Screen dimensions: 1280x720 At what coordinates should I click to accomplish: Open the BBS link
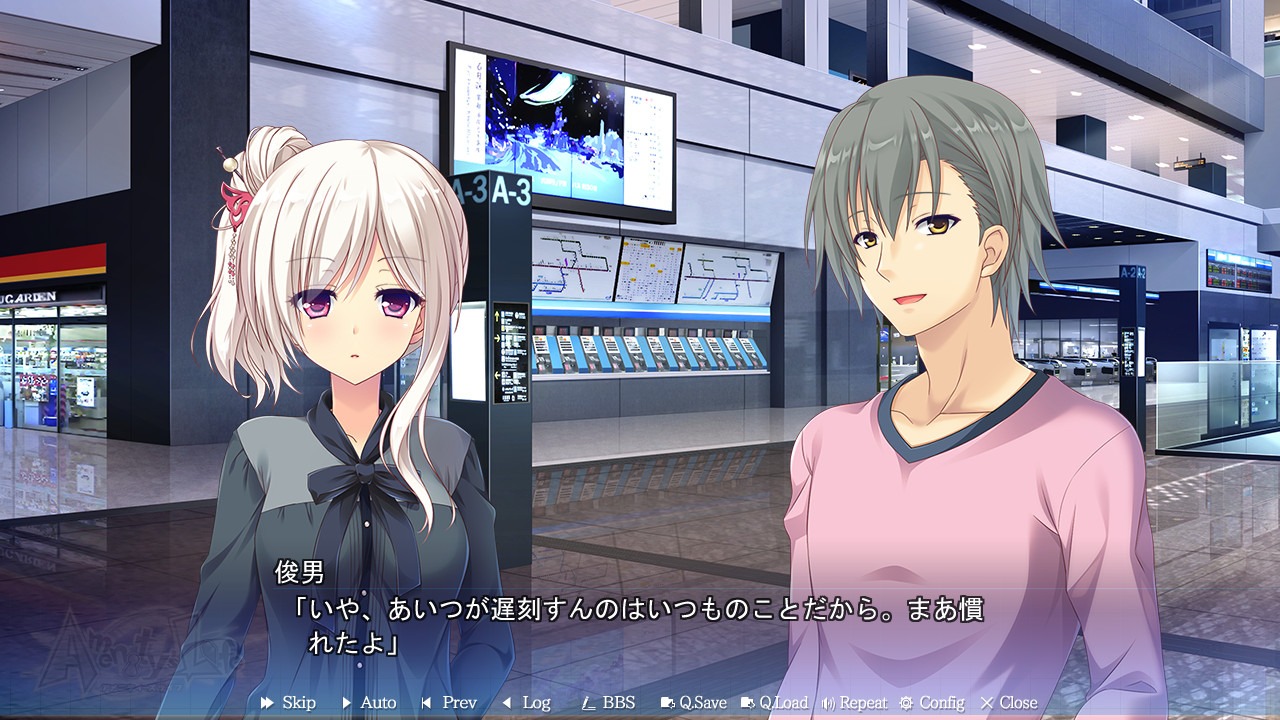click(608, 703)
